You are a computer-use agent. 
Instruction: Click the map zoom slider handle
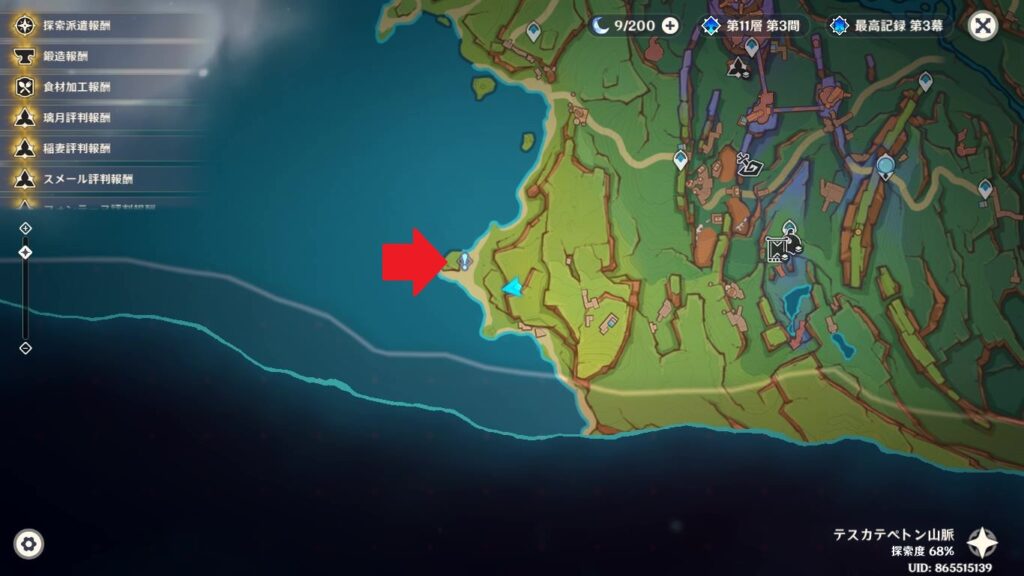(26, 252)
